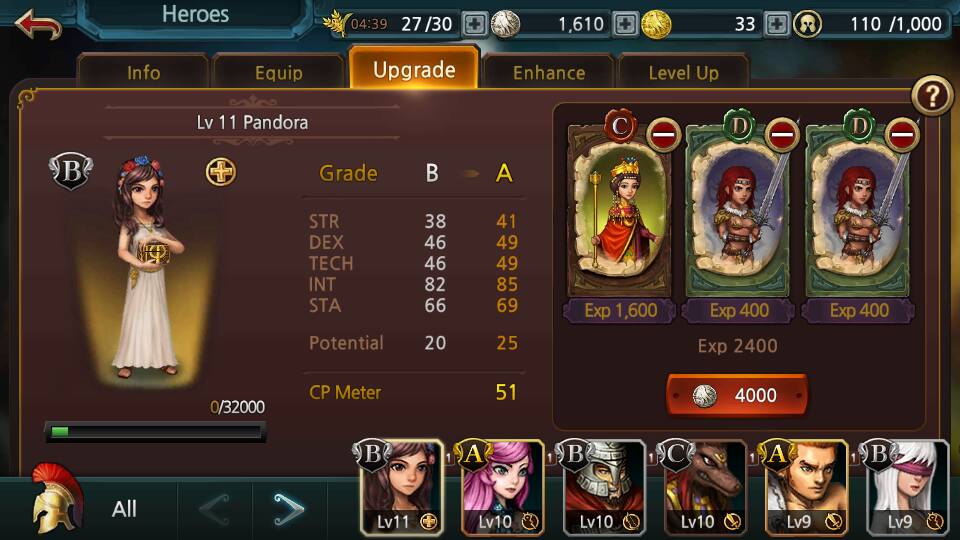
Task: Choose the helmeted grade B Lv10 hero
Action: coord(605,488)
